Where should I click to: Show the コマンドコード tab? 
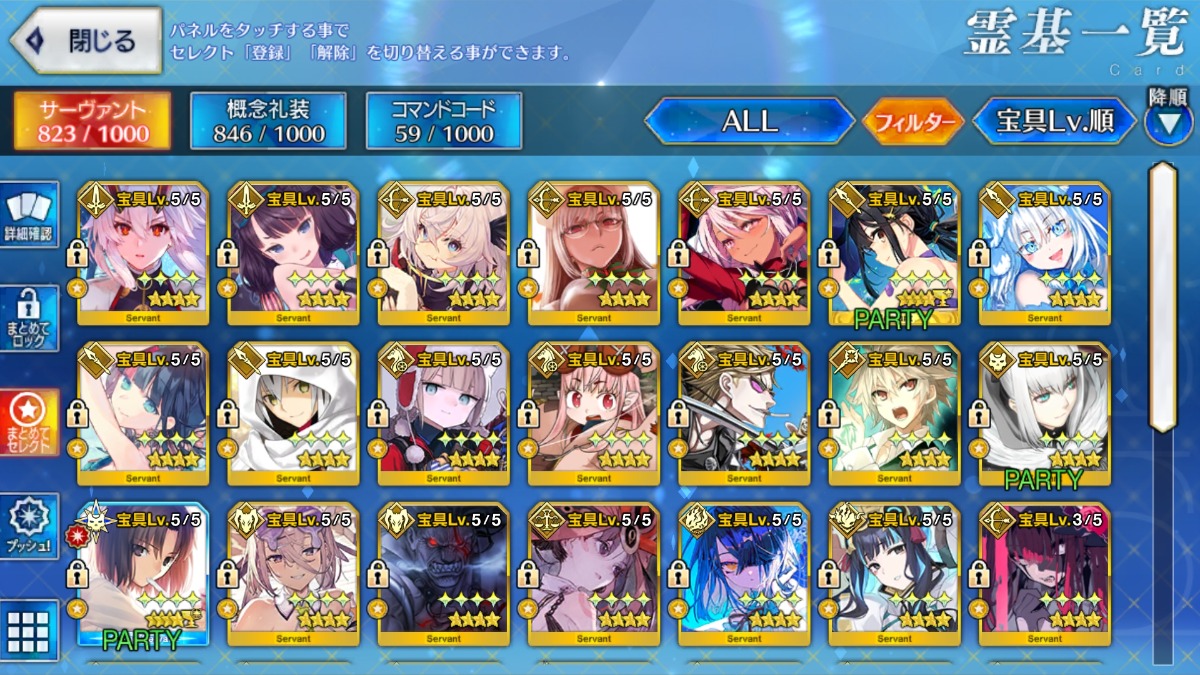(x=443, y=122)
